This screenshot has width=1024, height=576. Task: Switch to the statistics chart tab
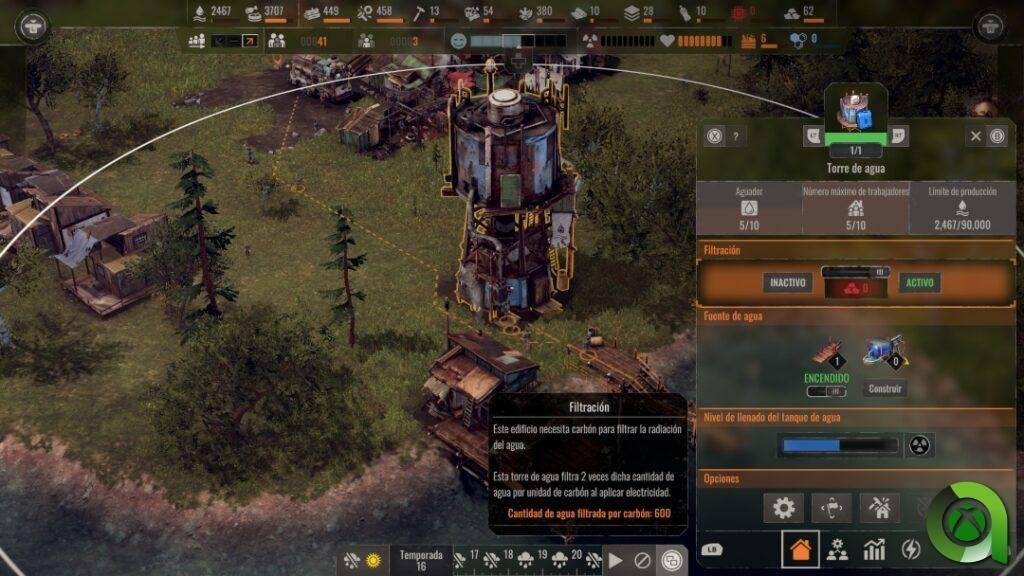point(874,549)
